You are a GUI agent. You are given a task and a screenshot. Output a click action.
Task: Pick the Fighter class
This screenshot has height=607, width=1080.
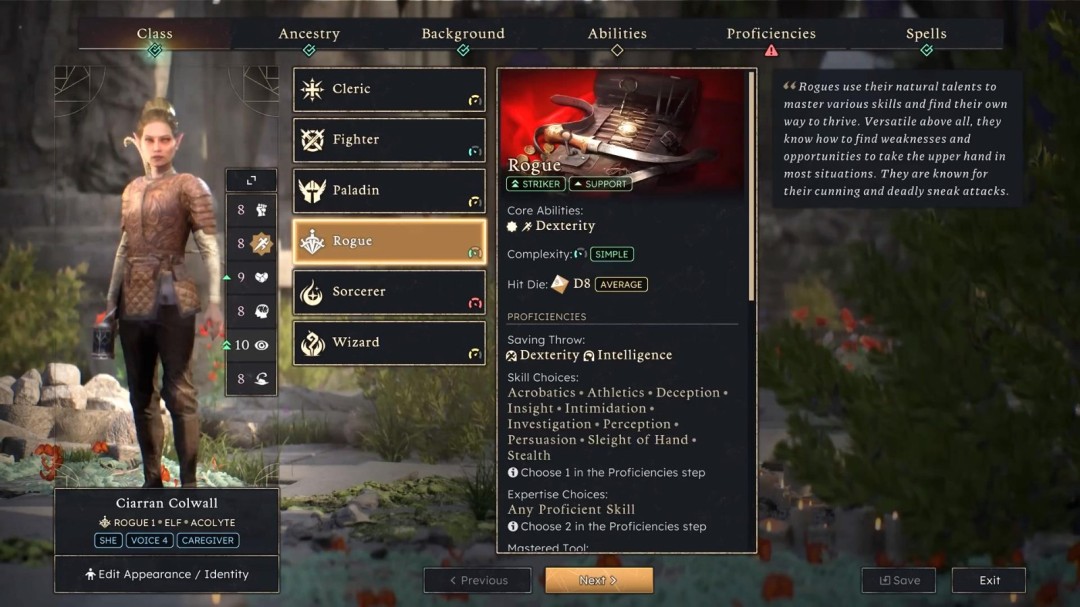pos(389,140)
